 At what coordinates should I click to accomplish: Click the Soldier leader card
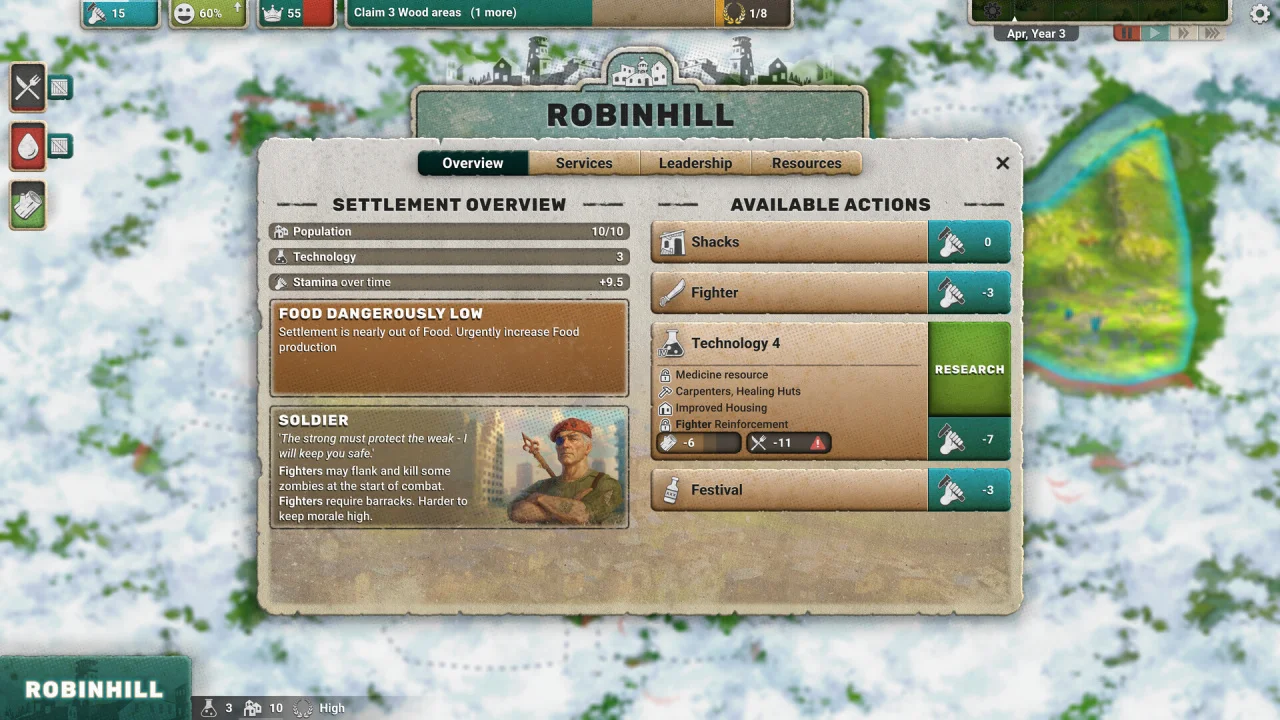click(449, 467)
